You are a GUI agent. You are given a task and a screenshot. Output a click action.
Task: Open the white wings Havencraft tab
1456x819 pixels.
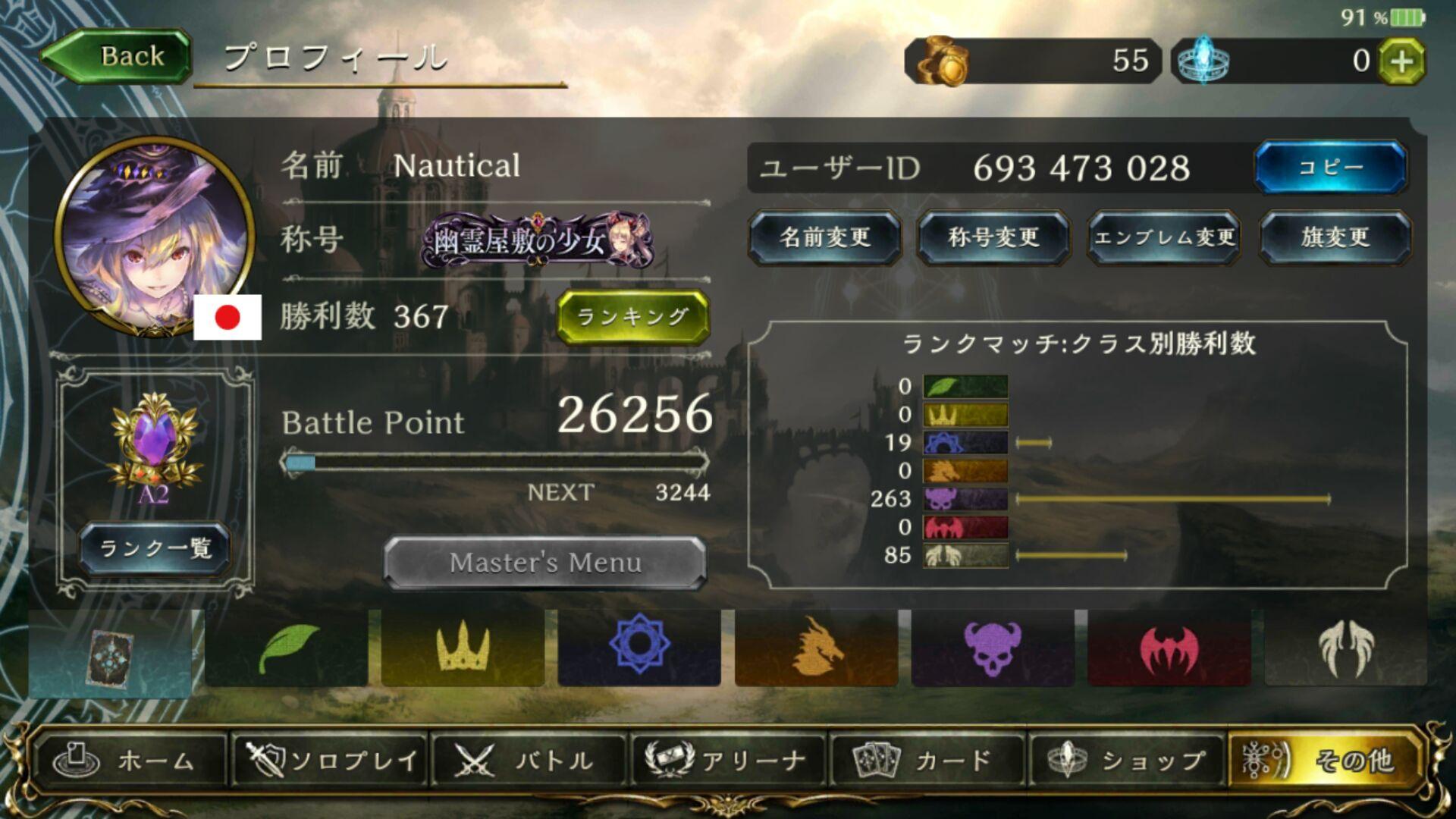(1345, 648)
